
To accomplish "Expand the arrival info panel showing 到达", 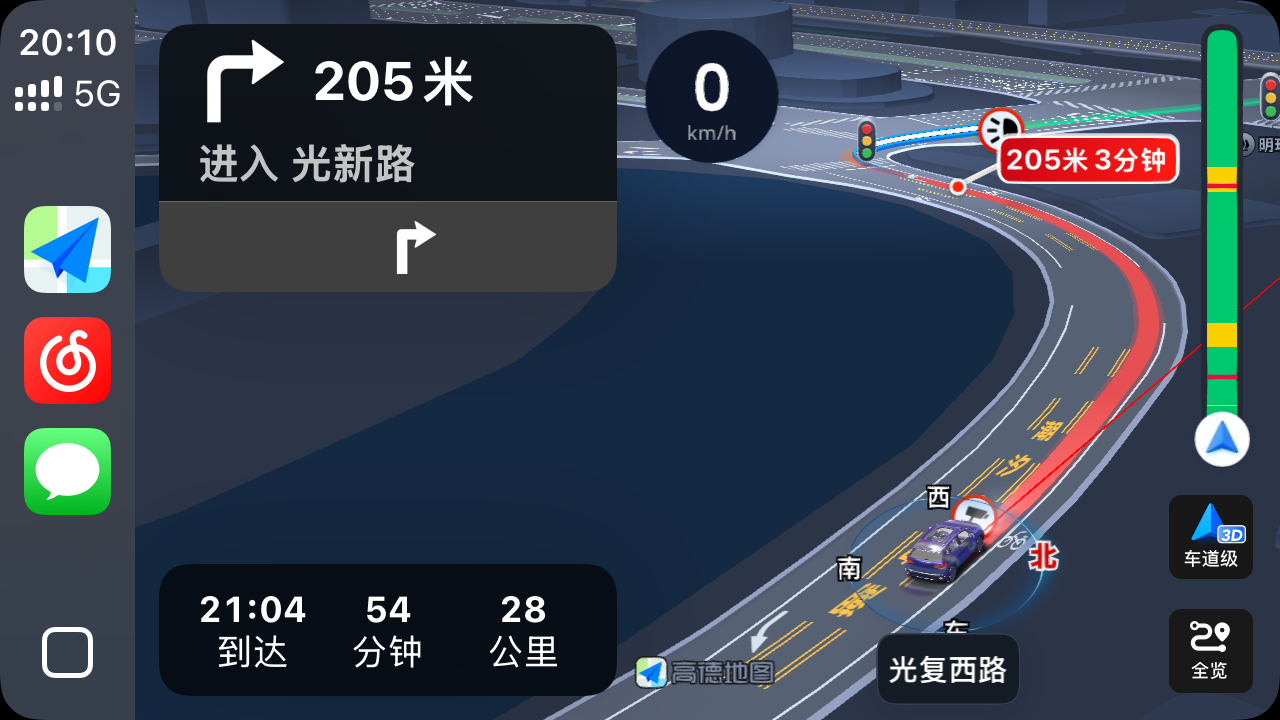I will [x=387, y=629].
